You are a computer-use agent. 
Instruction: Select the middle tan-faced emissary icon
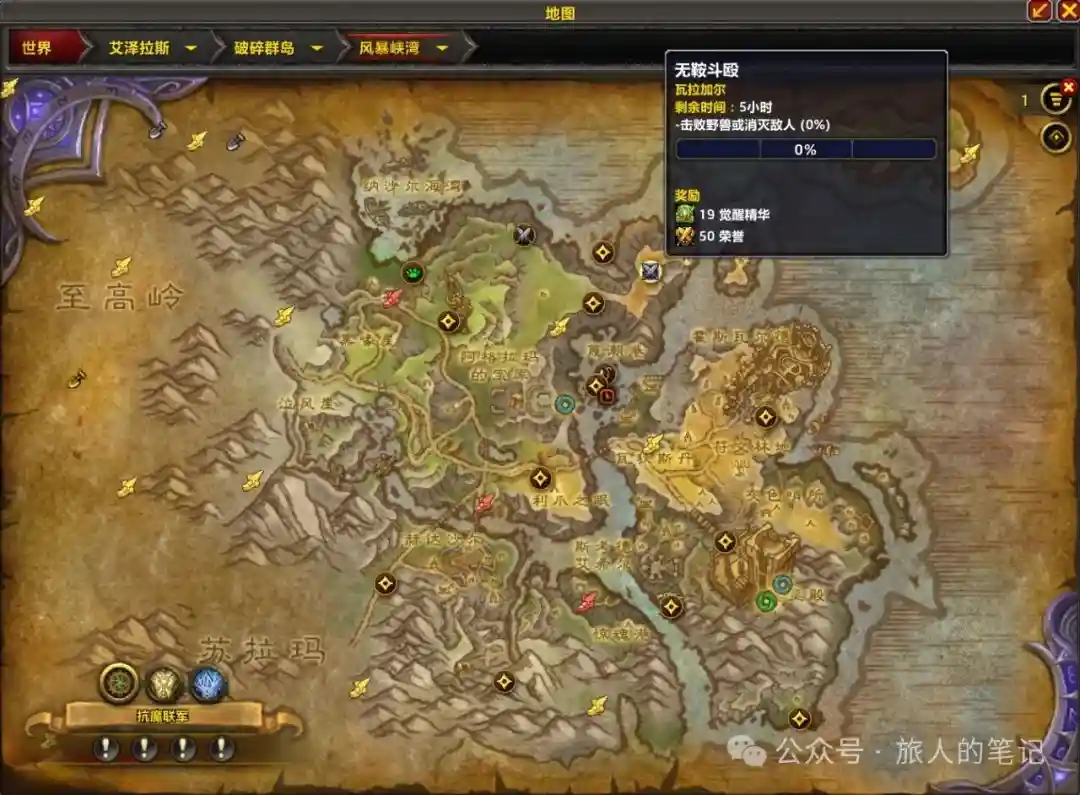click(164, 685)
